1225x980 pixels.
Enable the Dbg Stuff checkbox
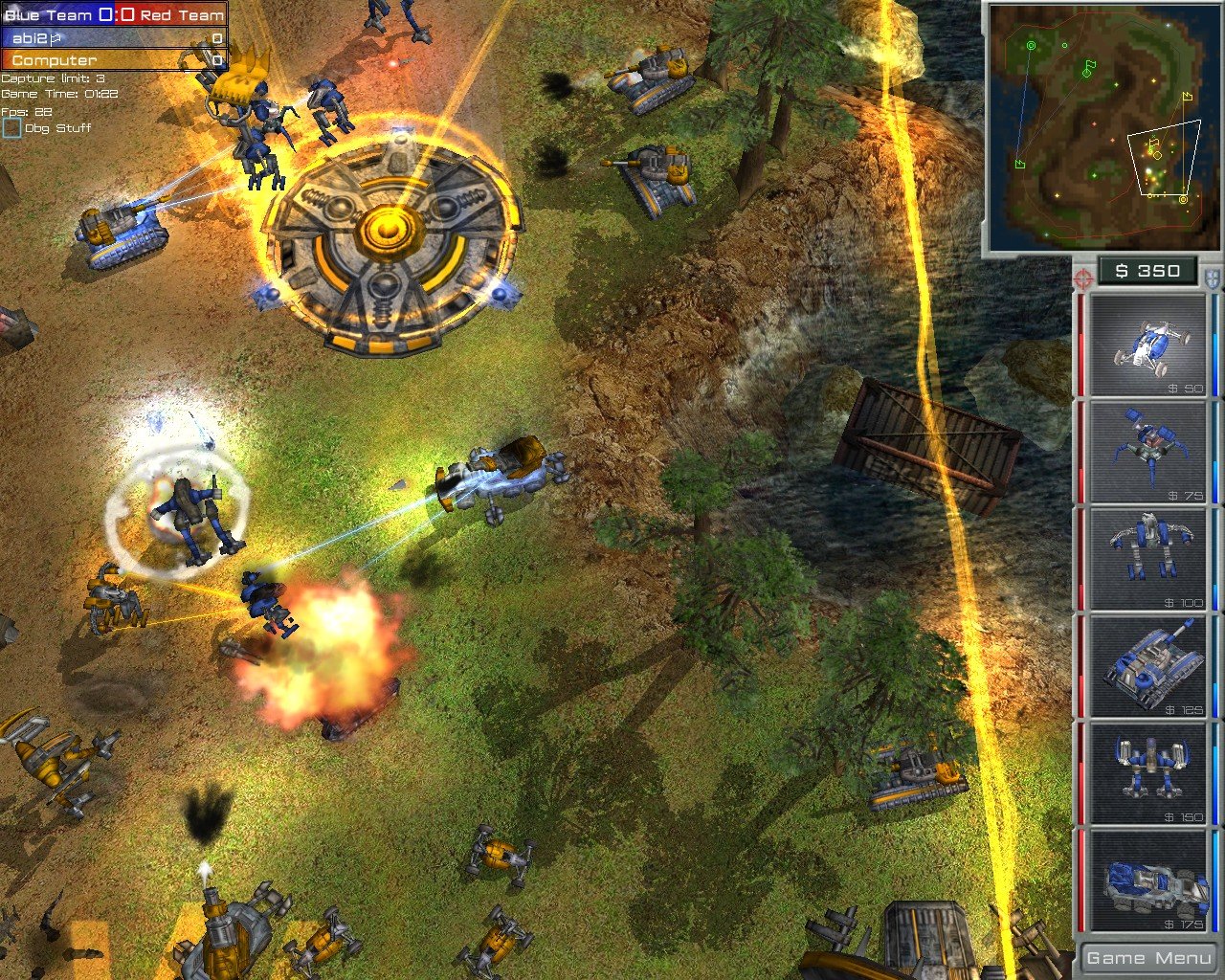13,126
